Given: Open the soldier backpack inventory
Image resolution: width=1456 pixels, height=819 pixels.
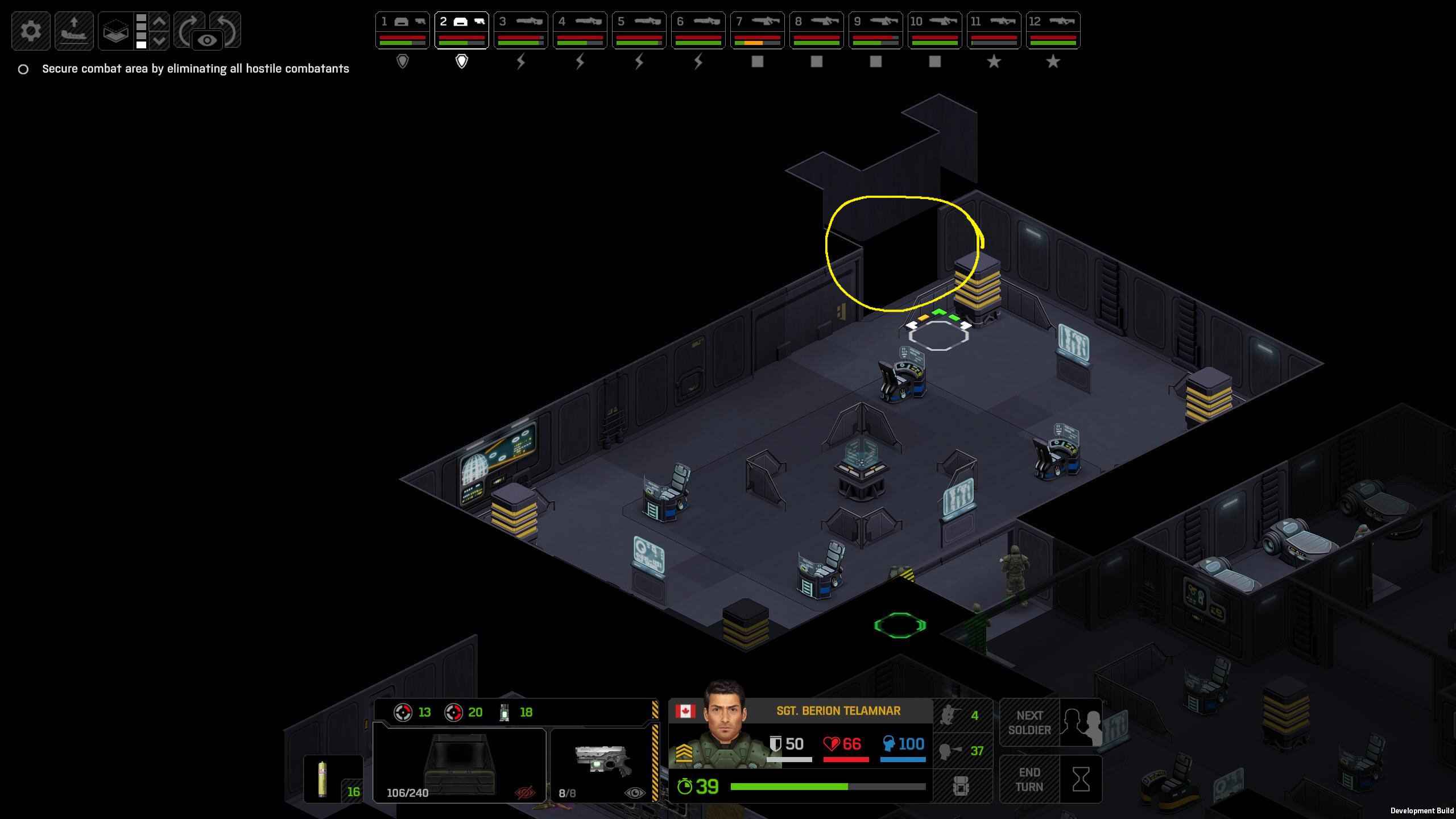Looking at the screenshot, I should tap(961, 787).
